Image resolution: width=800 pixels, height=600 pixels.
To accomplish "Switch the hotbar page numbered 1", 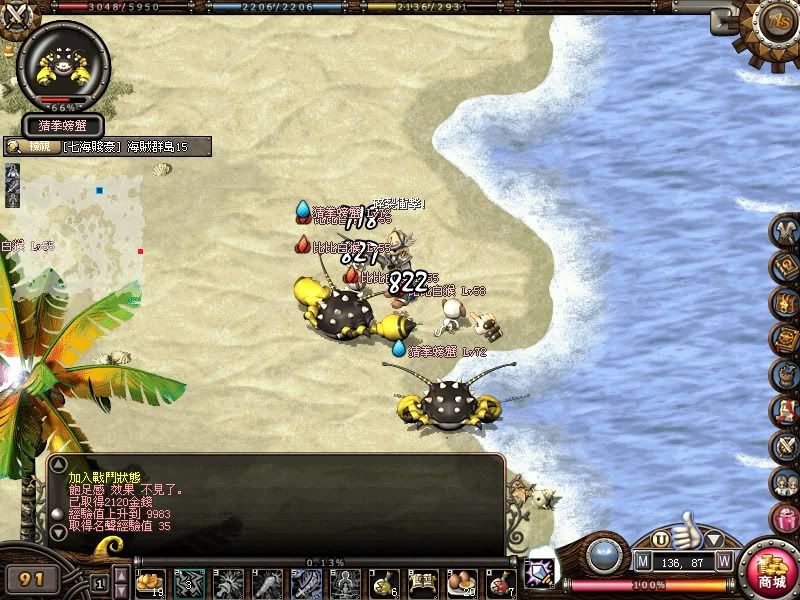I will (99, 582).
